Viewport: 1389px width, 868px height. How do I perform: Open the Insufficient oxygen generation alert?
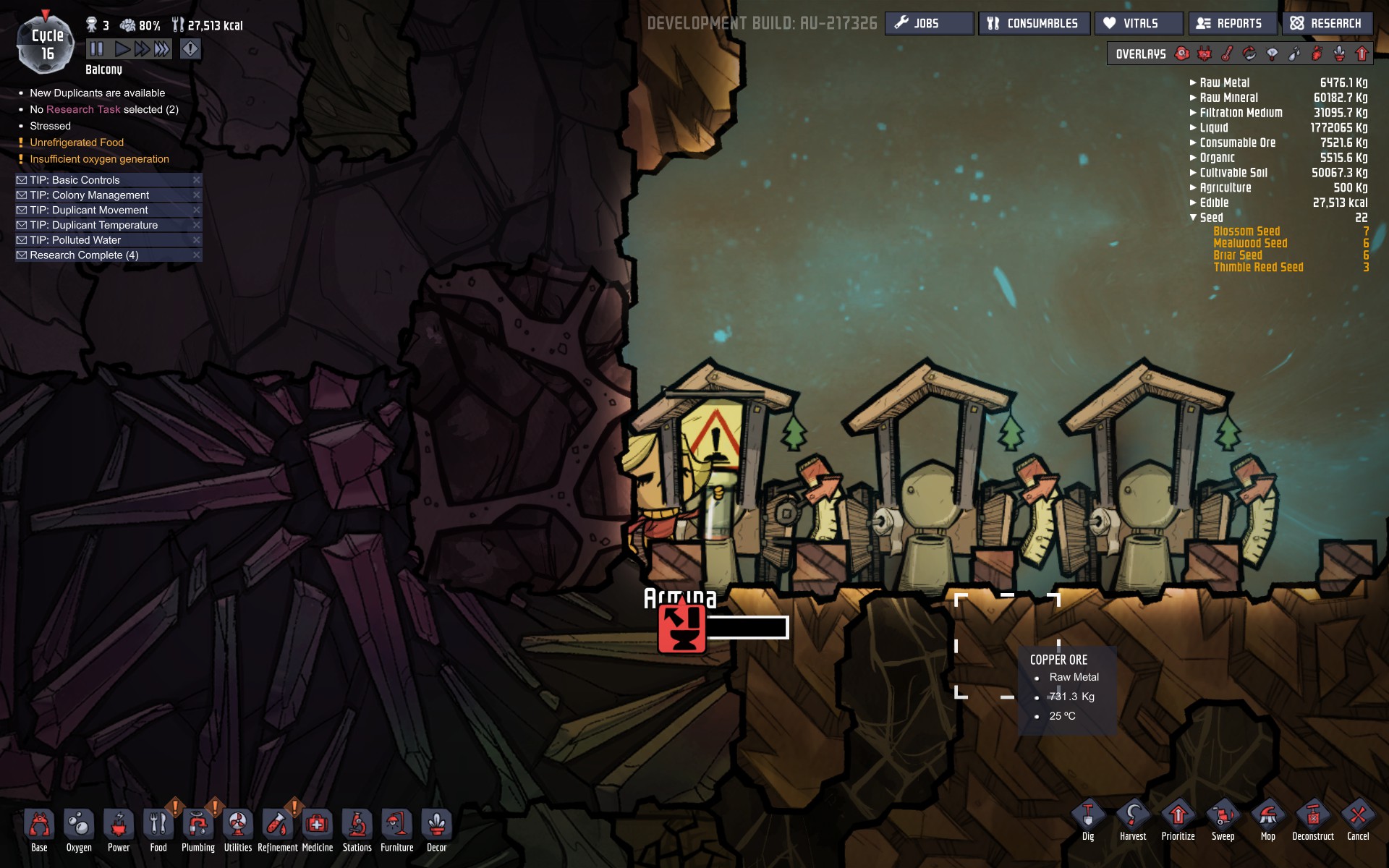tap(99, 159)
